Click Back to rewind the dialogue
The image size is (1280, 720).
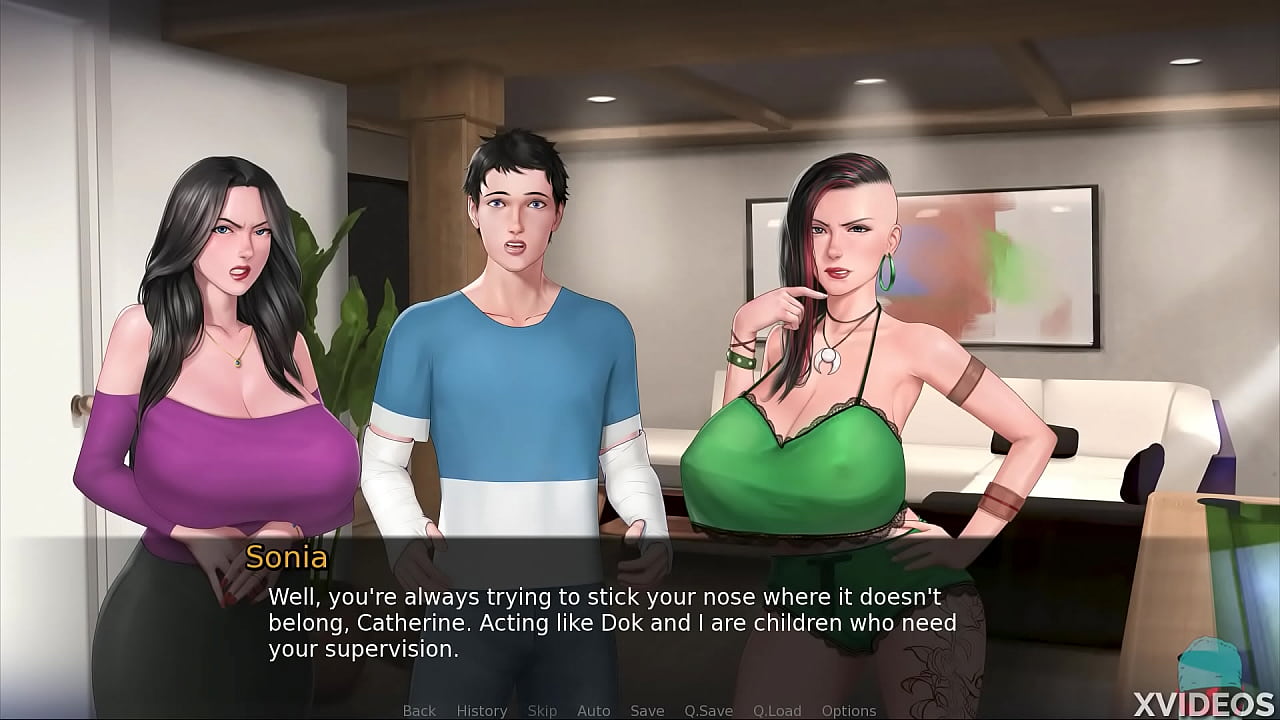(419, 710)
